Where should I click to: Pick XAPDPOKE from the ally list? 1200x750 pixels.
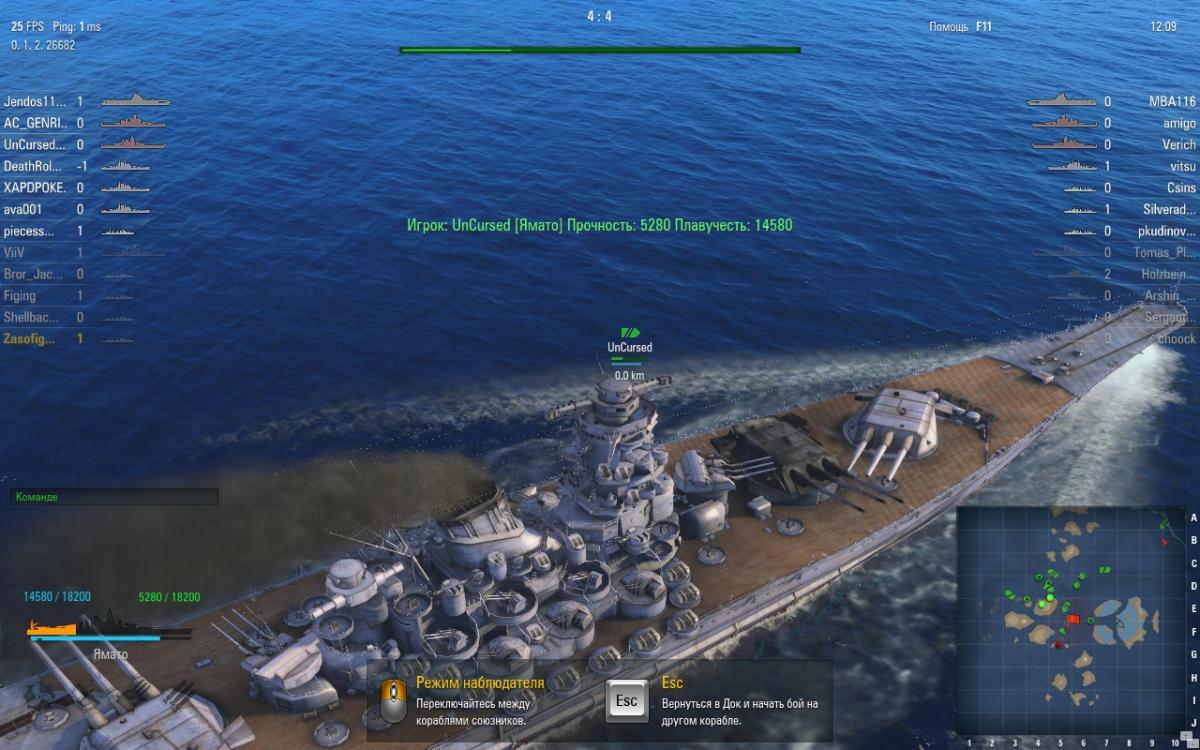pos(35,188)
